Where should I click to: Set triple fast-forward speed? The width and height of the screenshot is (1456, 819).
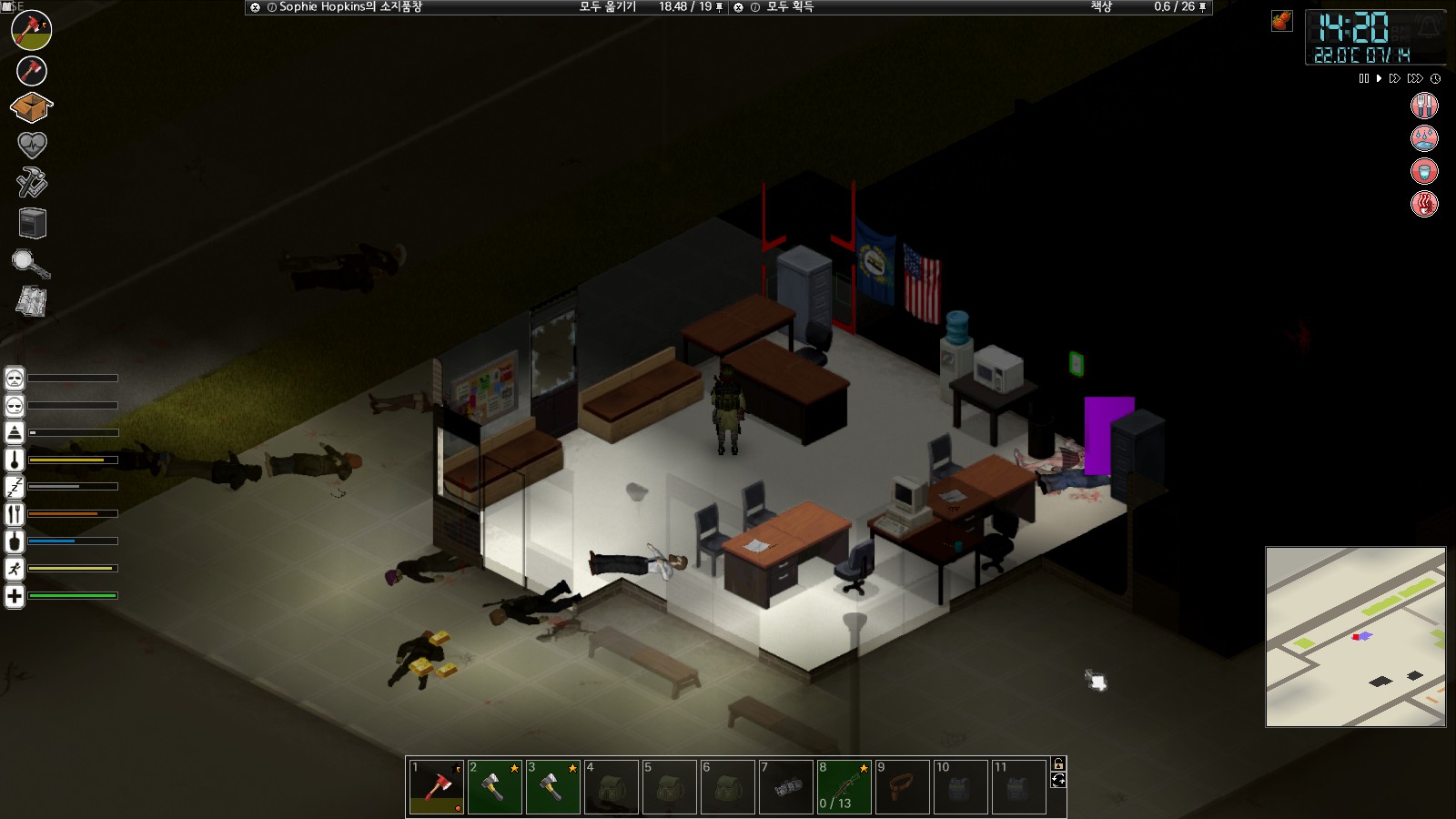[x=1414, y=79]
